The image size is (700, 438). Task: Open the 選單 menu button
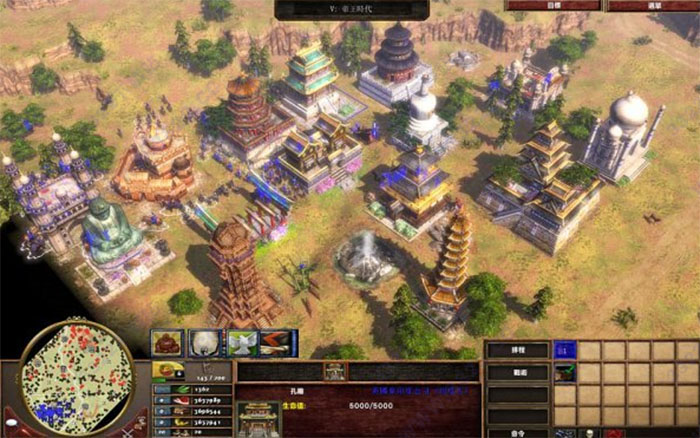click(655, 5)
